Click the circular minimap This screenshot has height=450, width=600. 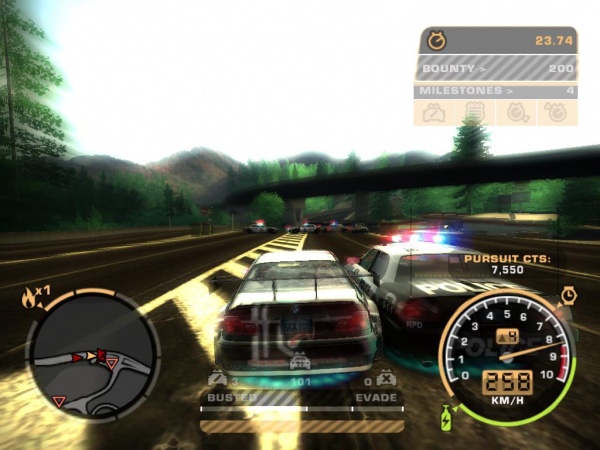click(x=92, y=356)
